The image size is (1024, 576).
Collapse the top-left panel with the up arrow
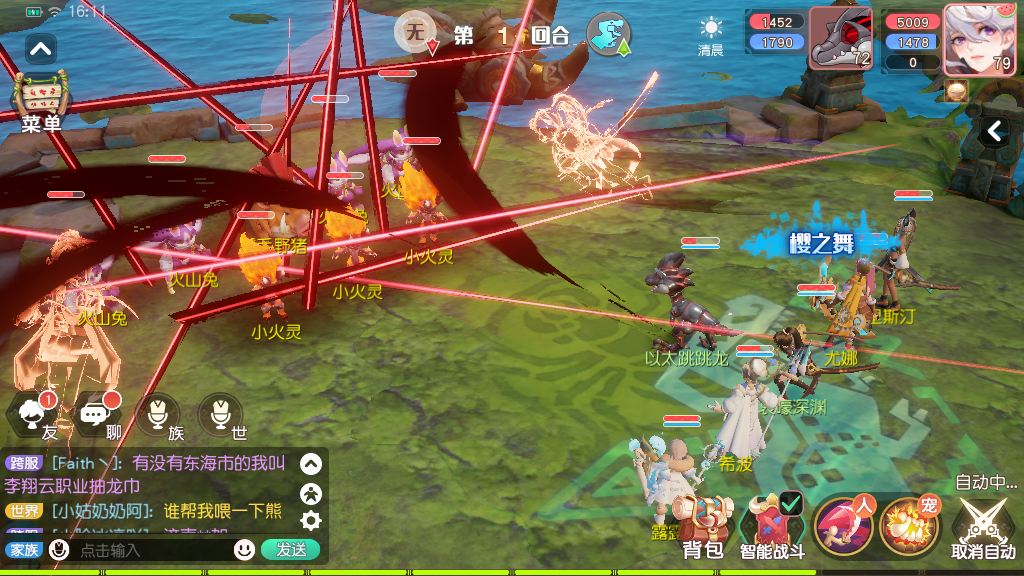point(41,48)
